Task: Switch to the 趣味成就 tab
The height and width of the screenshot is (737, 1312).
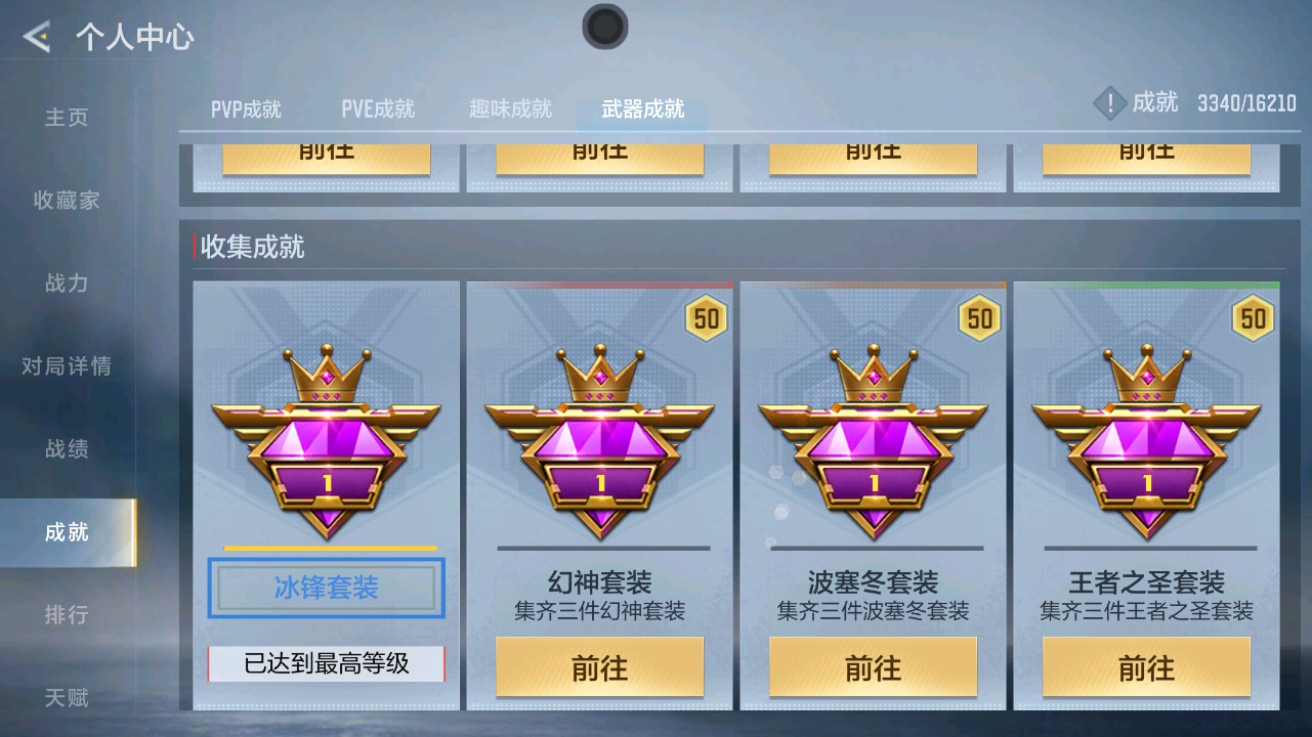Action: [x=509, y=110]
